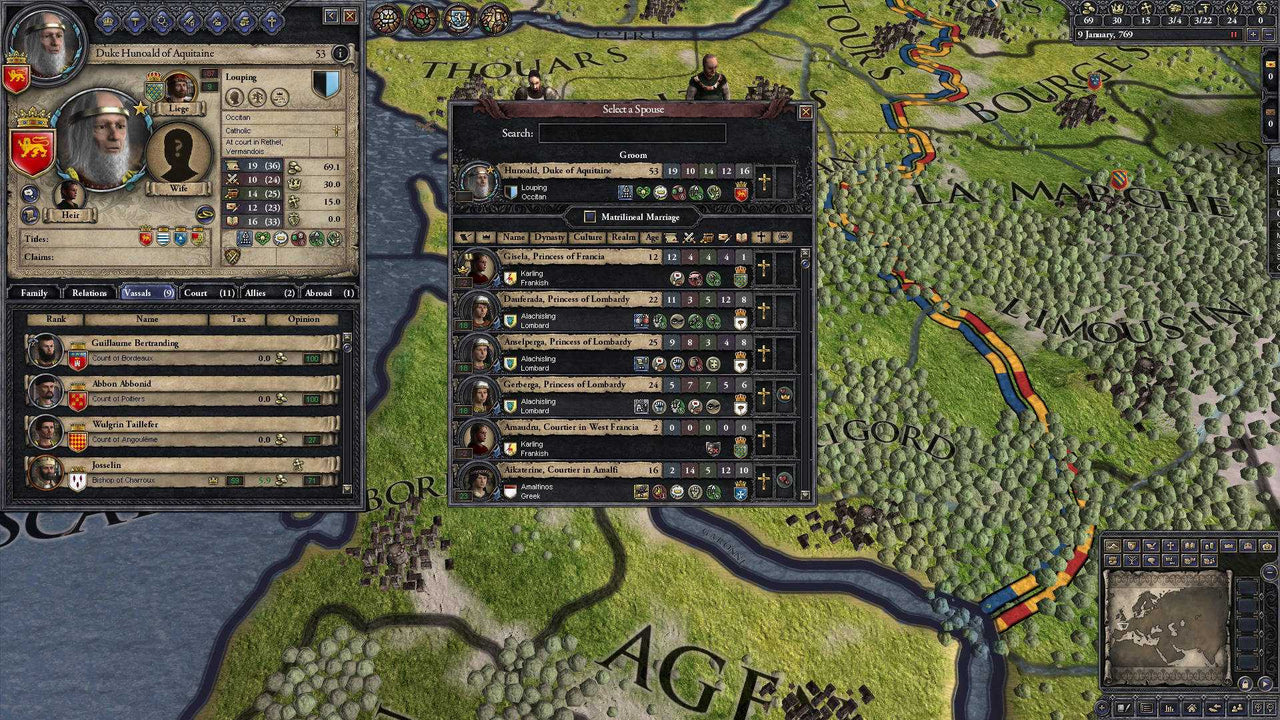Click the crown diamond icon atop the character window
Screen dimensions: 1280x720
107,20
